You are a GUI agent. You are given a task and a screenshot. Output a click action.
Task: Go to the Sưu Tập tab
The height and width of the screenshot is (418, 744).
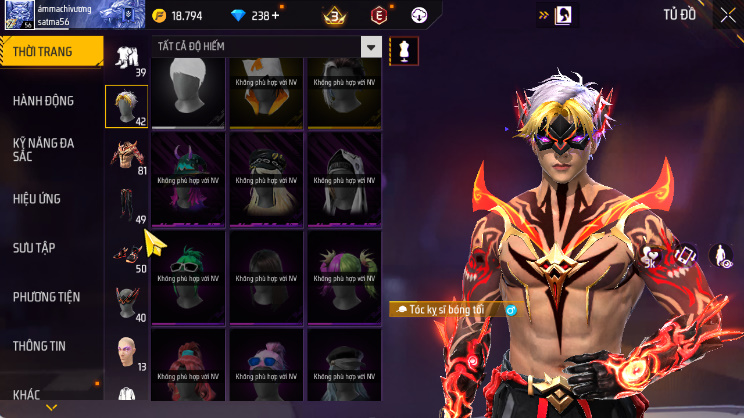click(34, 247)
